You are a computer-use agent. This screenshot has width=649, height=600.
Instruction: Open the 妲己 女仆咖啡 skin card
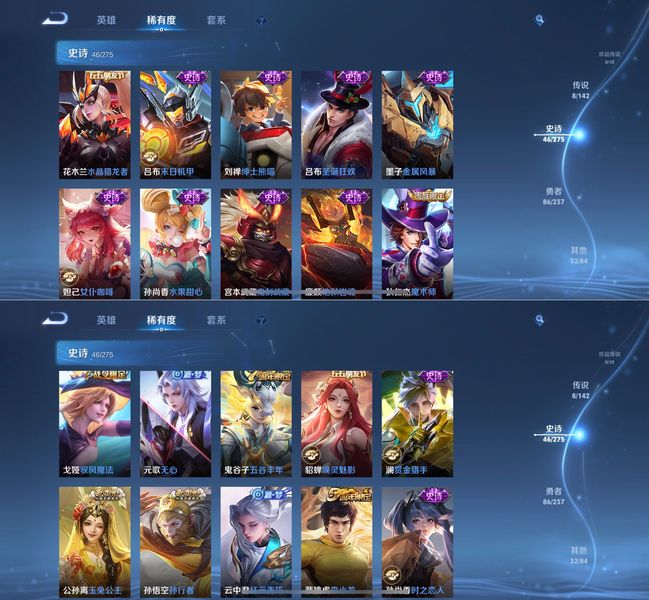pos(94,242)
